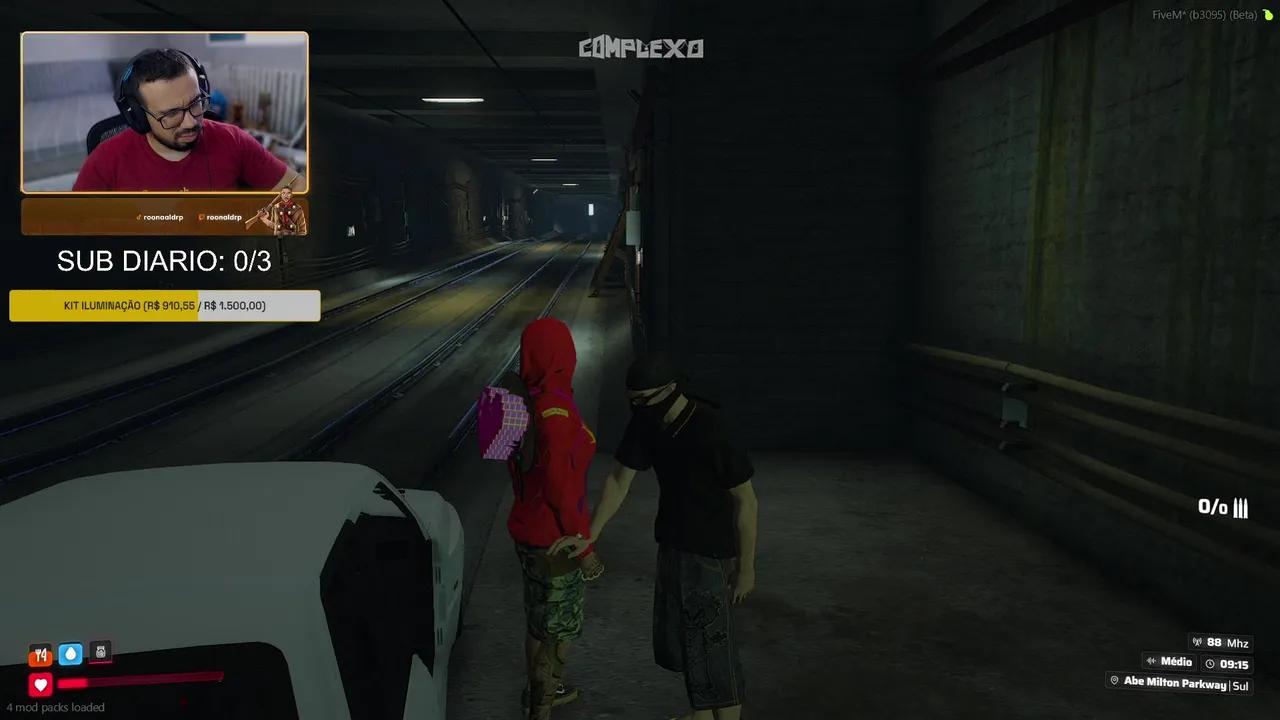Click the KIT ILUMINAÇÃO donation goal bar
Viewport: 1280px width, 720px height.
(x=163, y=305)
